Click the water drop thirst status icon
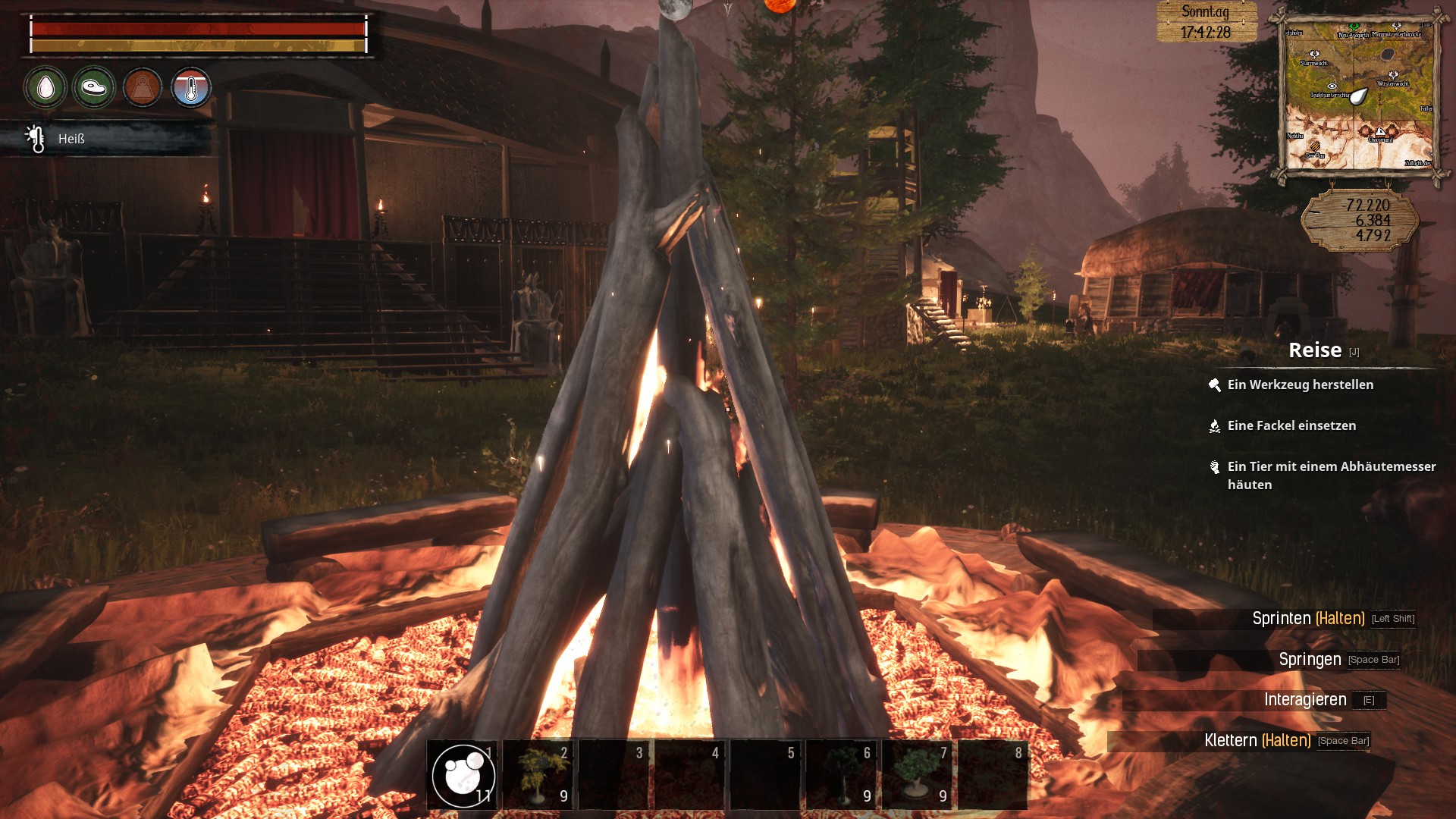1456x819 pixels. (45, 88)
